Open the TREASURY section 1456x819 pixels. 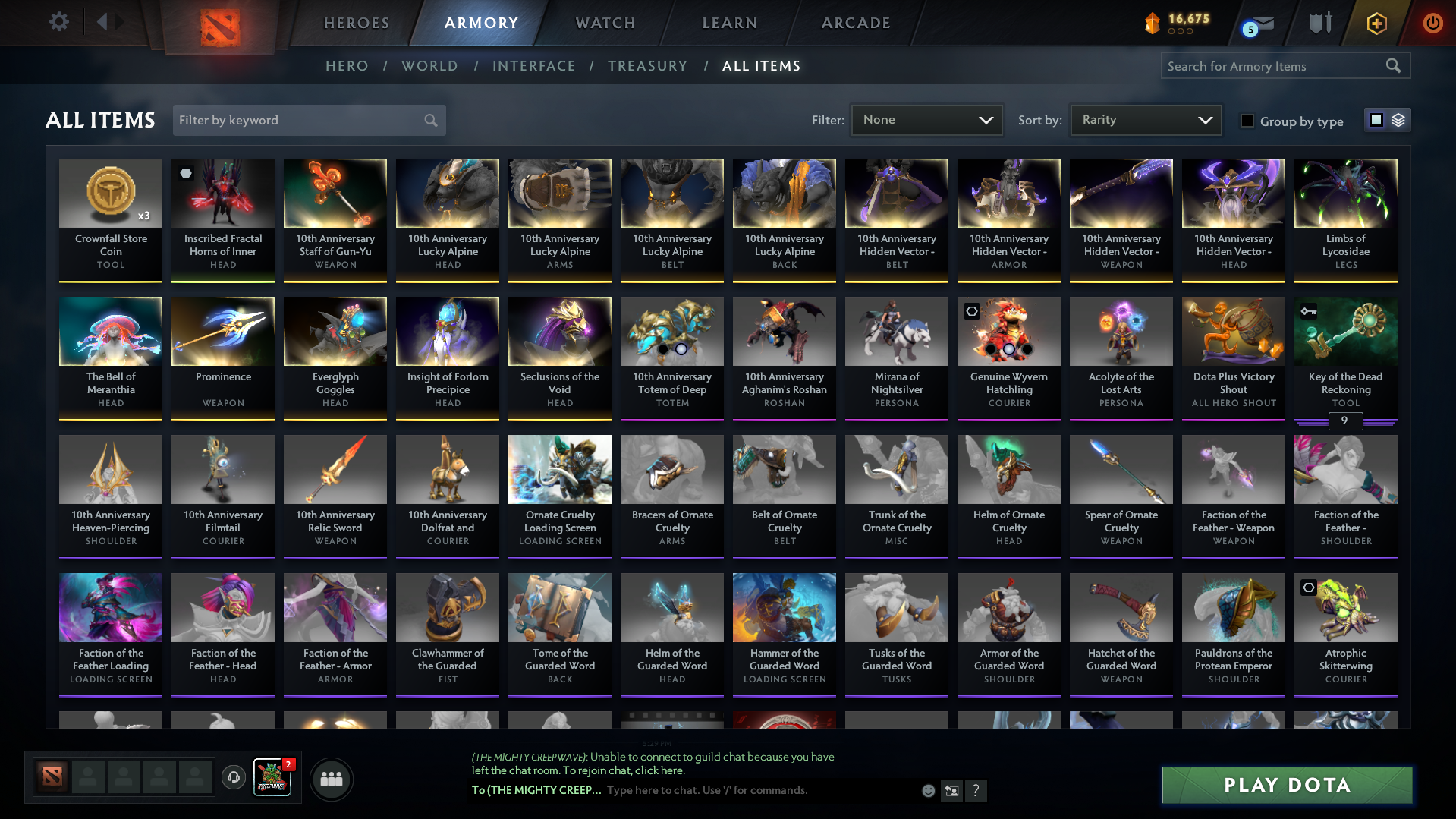coord(647,66)
